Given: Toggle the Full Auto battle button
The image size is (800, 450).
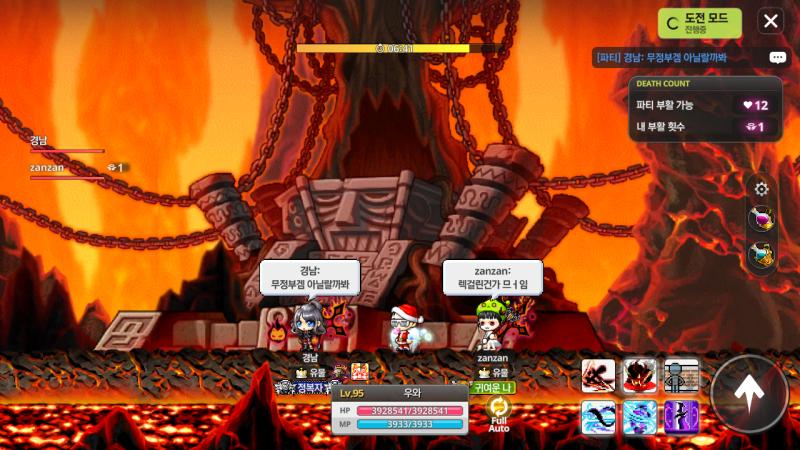Looking at the screenshot, I should 498,413.
